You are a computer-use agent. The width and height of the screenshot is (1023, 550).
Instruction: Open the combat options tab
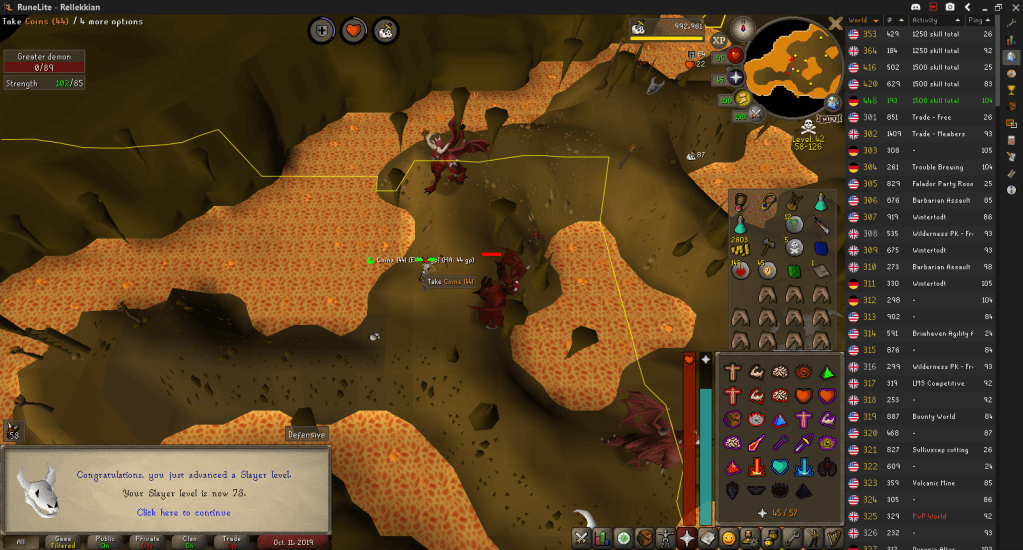pos(579,538)
